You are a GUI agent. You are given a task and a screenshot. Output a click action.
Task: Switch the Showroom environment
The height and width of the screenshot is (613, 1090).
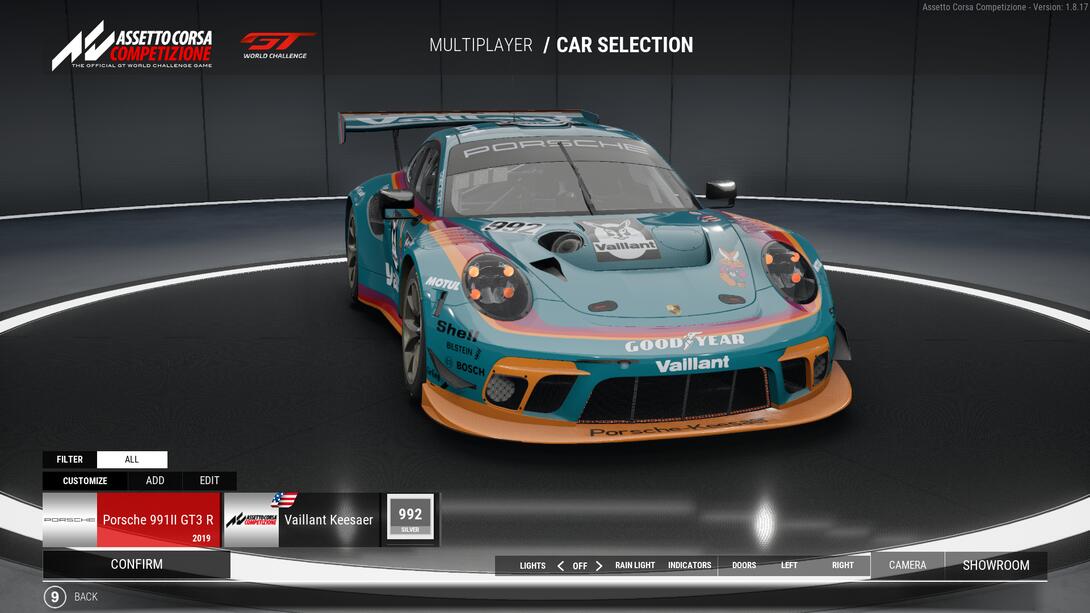click(x=996, y=565)
